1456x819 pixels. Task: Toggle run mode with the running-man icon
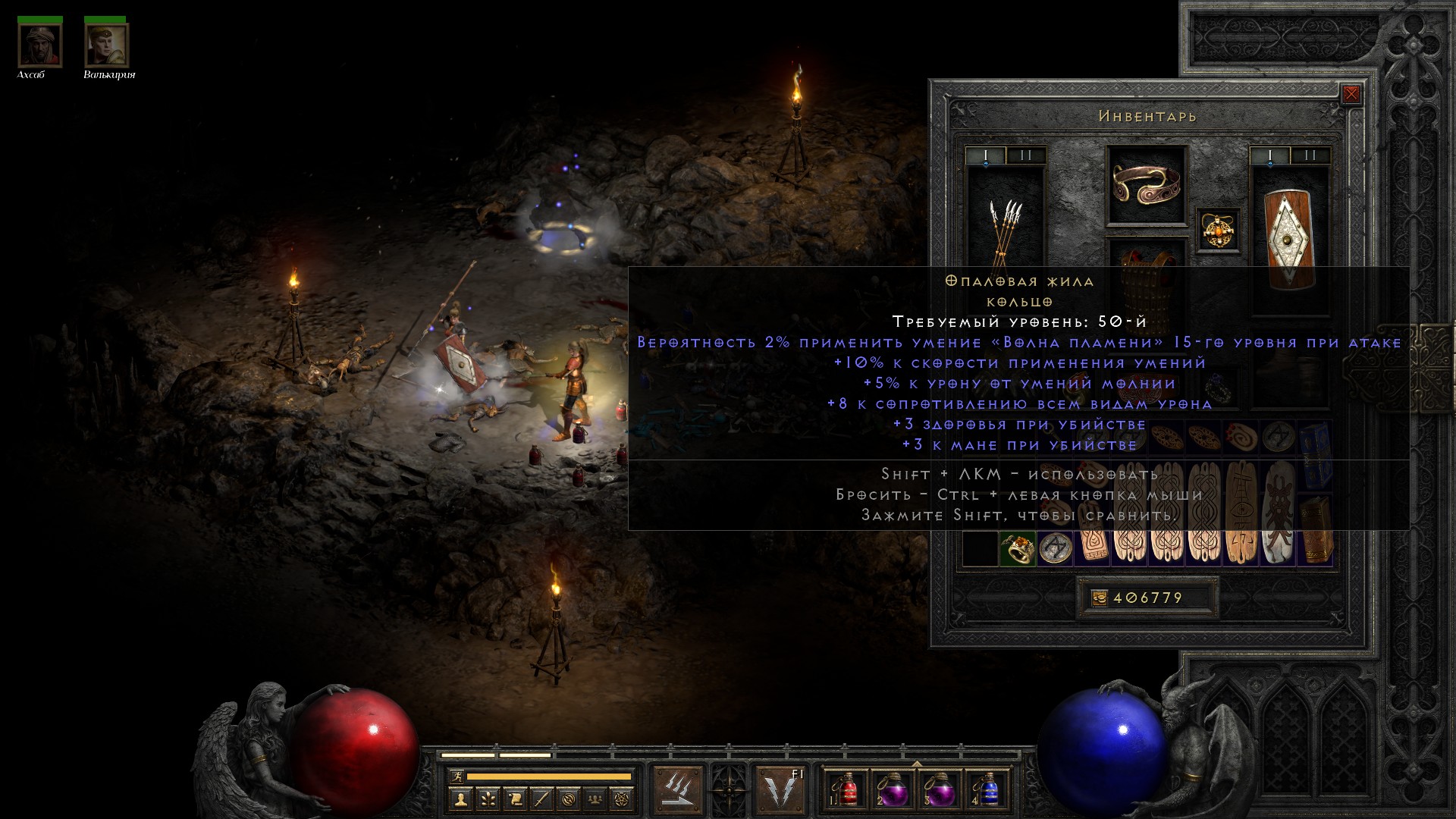[457, 777]
